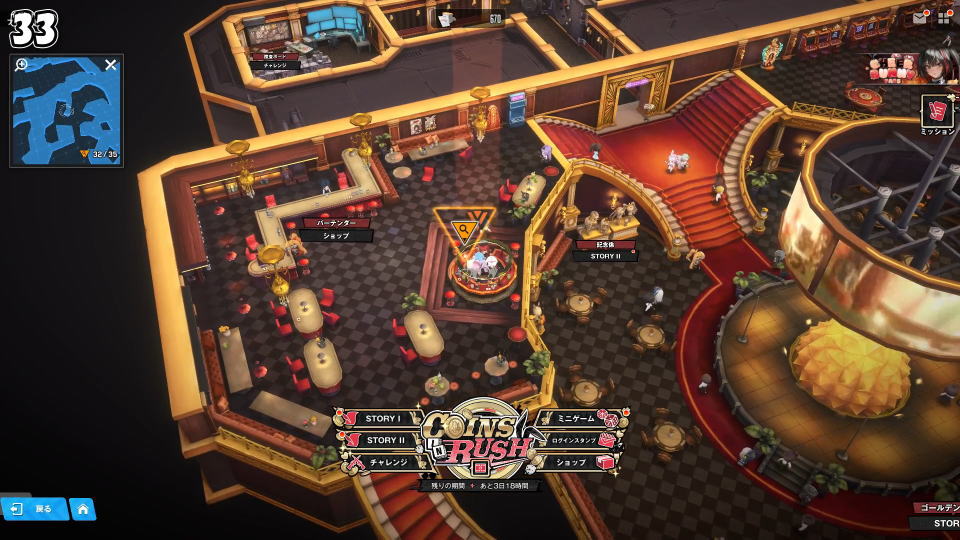Viewport: 960px width, 540px height.
Task: Close the minimap with the X
Action: pyautogui.click(x=111, y=65)
